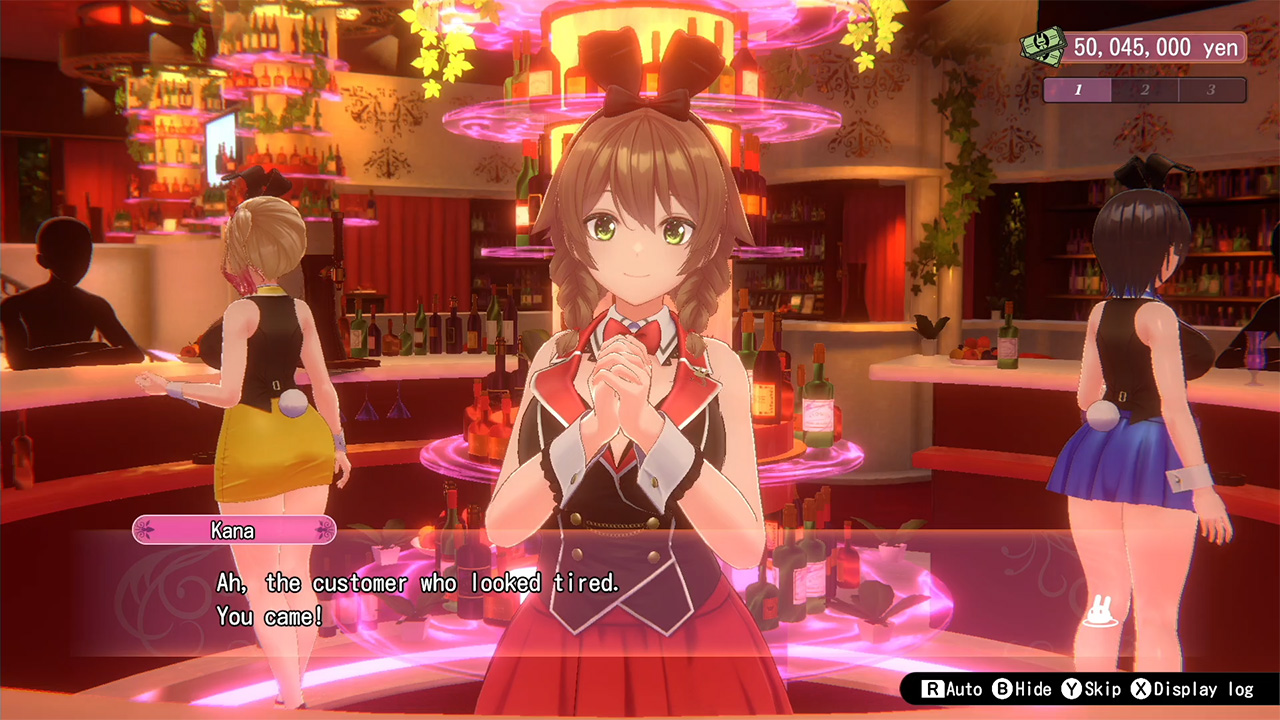Click the 50,045,000 yen amount display
The image size is (1280, 720).
click(x=1155, y=47)
